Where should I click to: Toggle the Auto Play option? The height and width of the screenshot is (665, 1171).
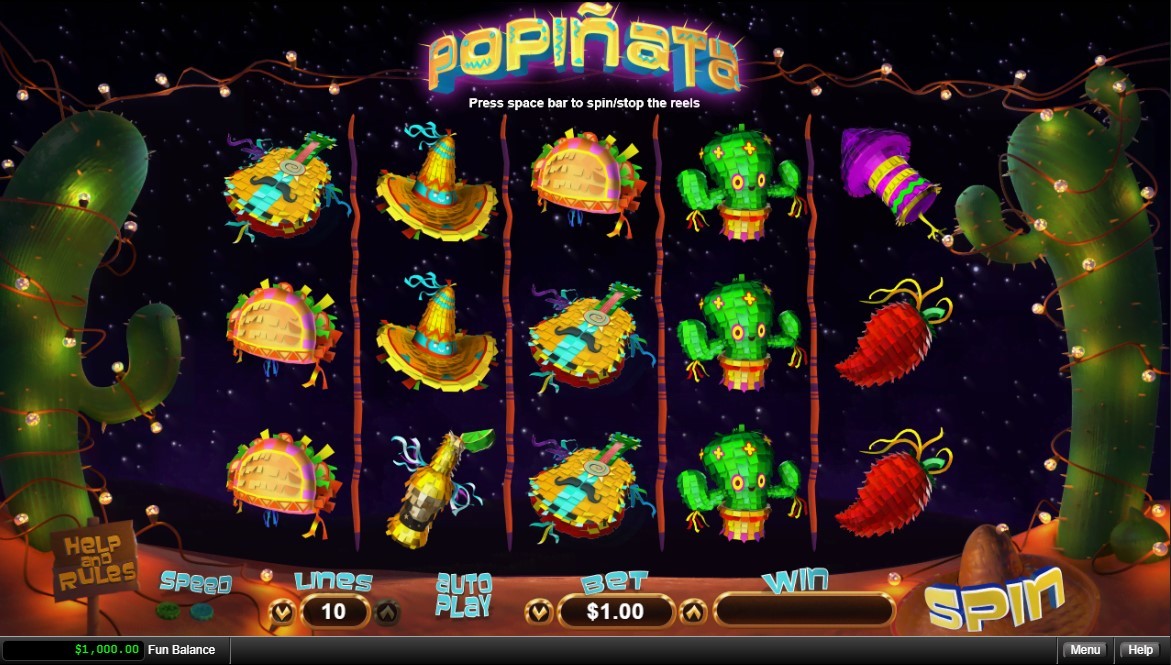(463, 594)
